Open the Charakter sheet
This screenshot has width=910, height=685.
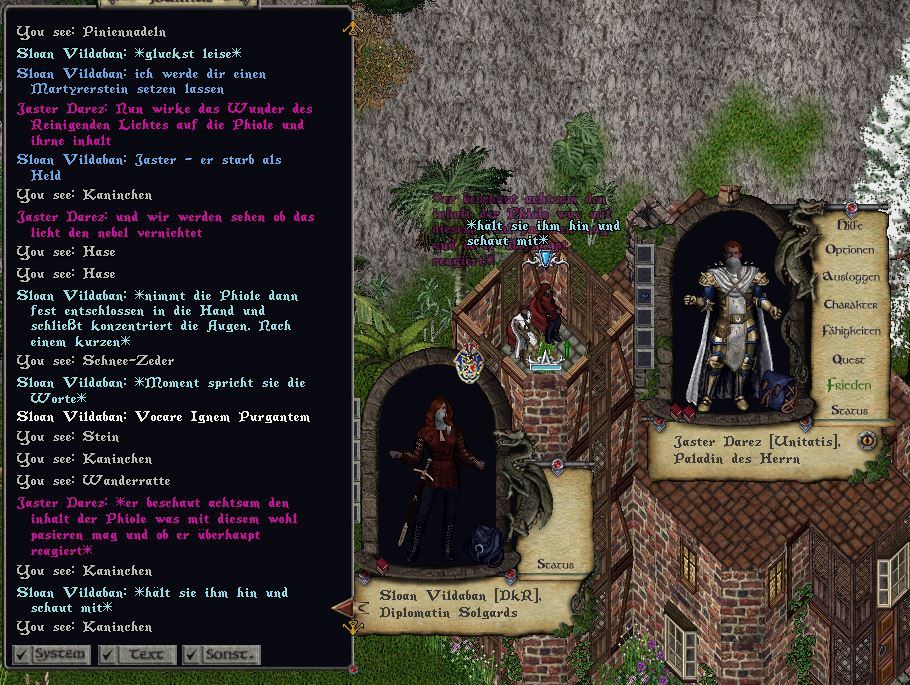click(x=851, y=304)
